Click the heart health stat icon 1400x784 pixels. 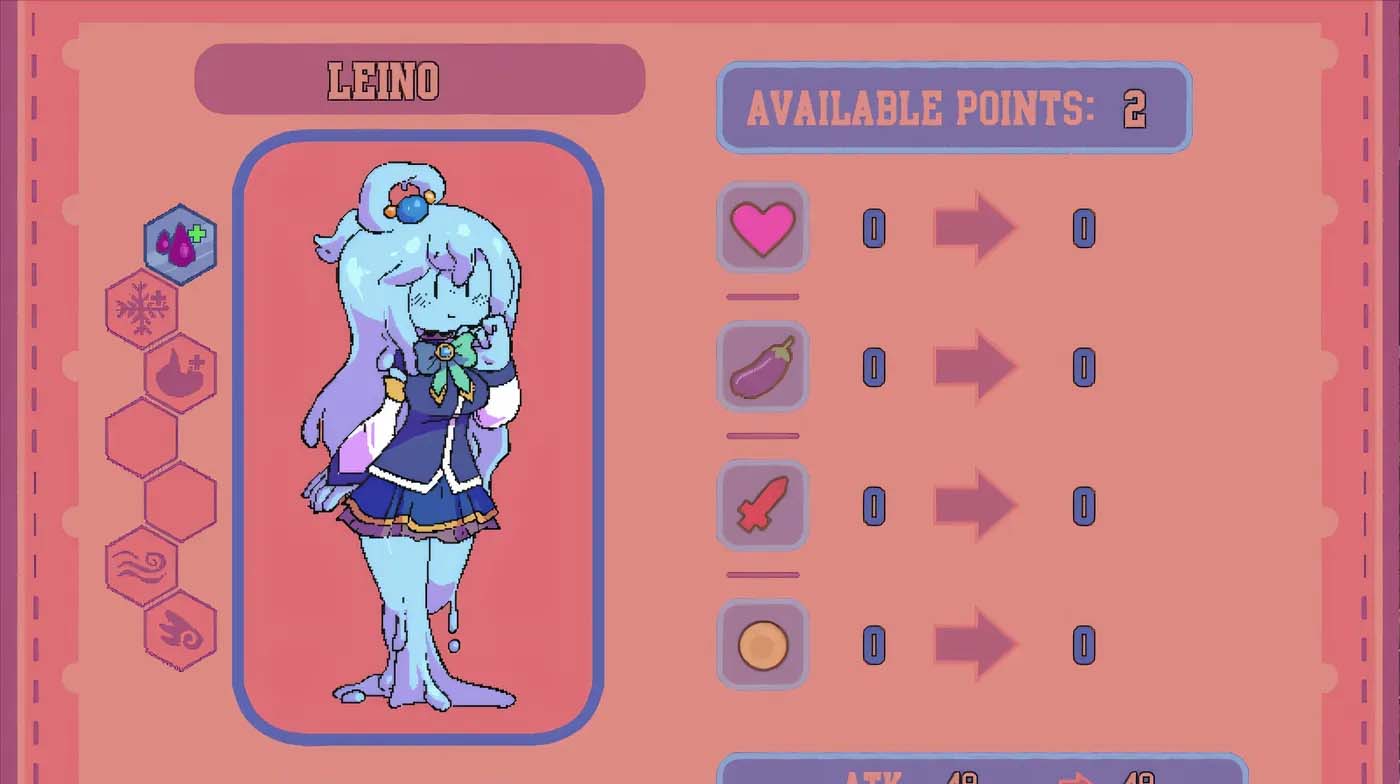click(x=762, y=228)
